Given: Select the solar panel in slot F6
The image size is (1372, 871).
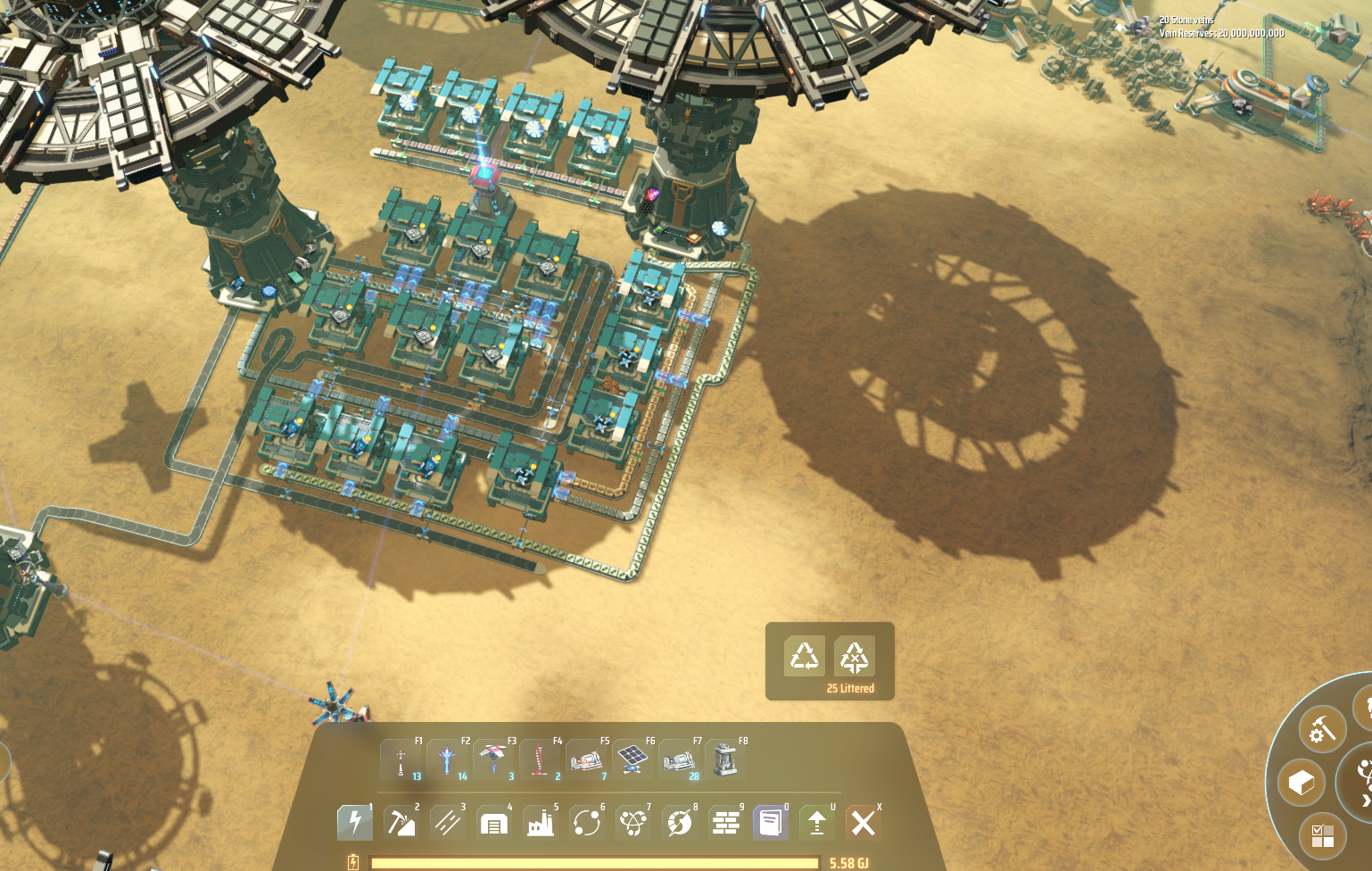Looking at the screenshot, I should tap(633, 760).
